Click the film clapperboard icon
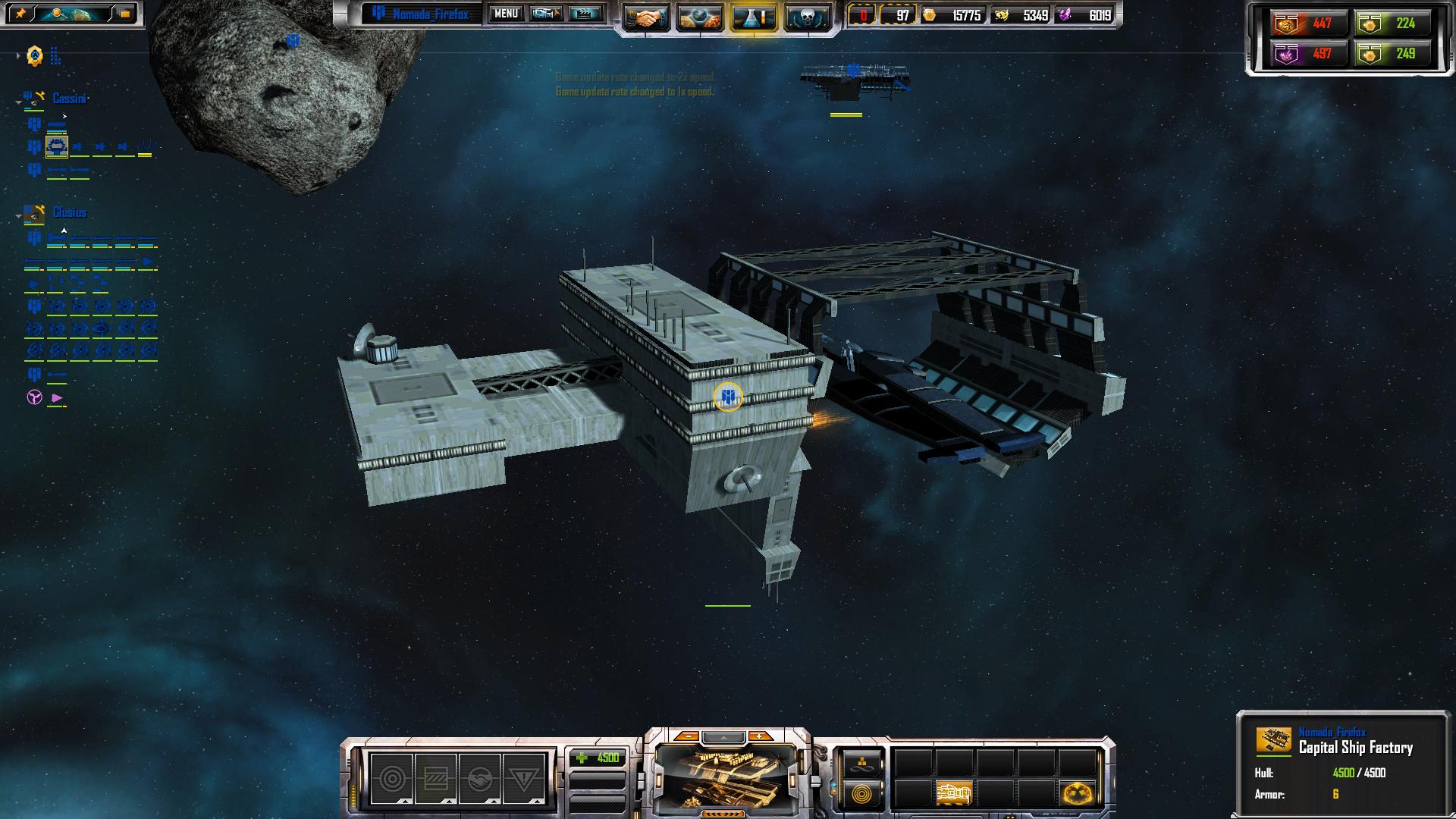The height and width of the screenshot is (819, 1456). point(585,14)
